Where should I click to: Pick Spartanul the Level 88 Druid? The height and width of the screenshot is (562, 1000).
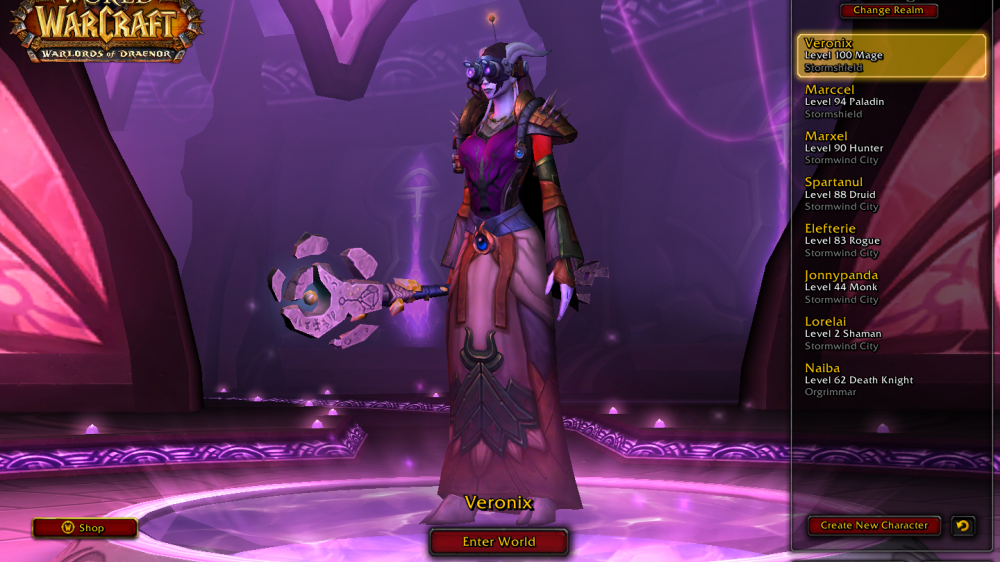point(892,194)
